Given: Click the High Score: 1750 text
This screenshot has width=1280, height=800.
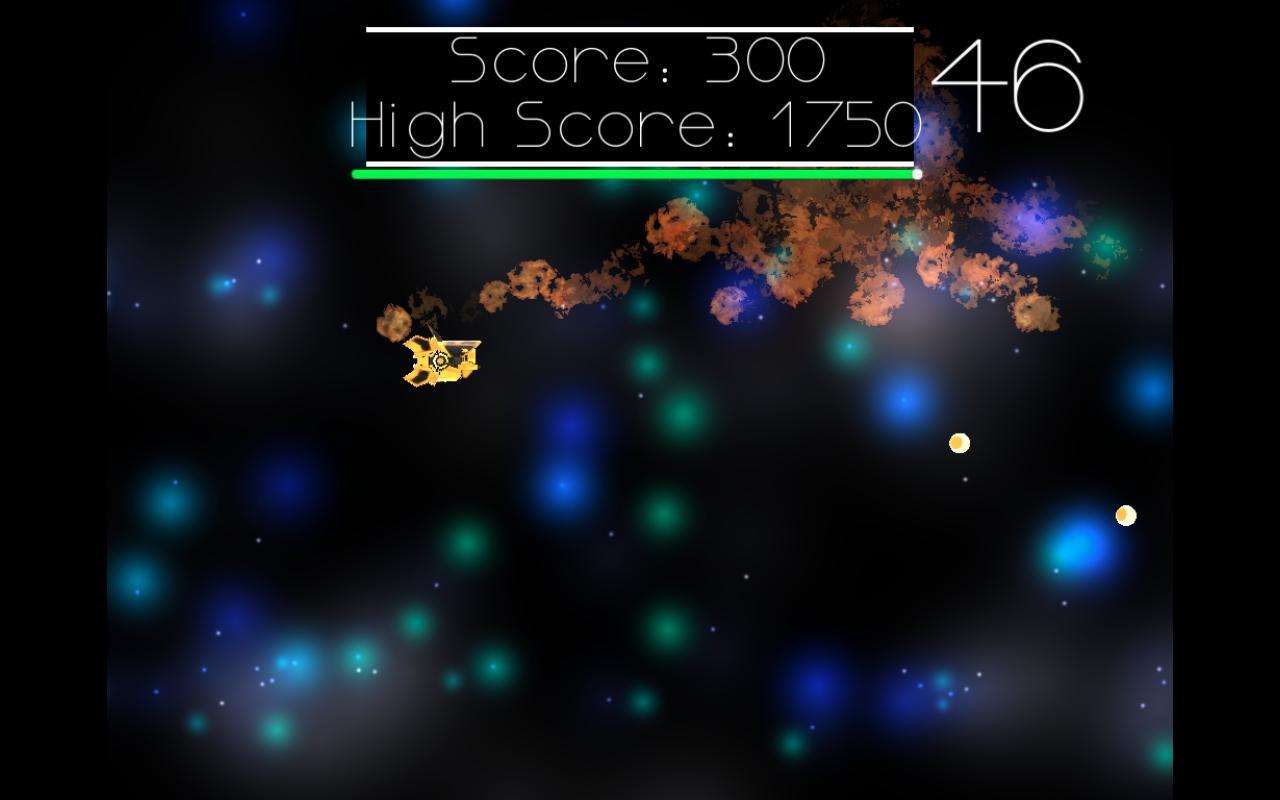Looking at the screenshot, I should coord(630,122).
